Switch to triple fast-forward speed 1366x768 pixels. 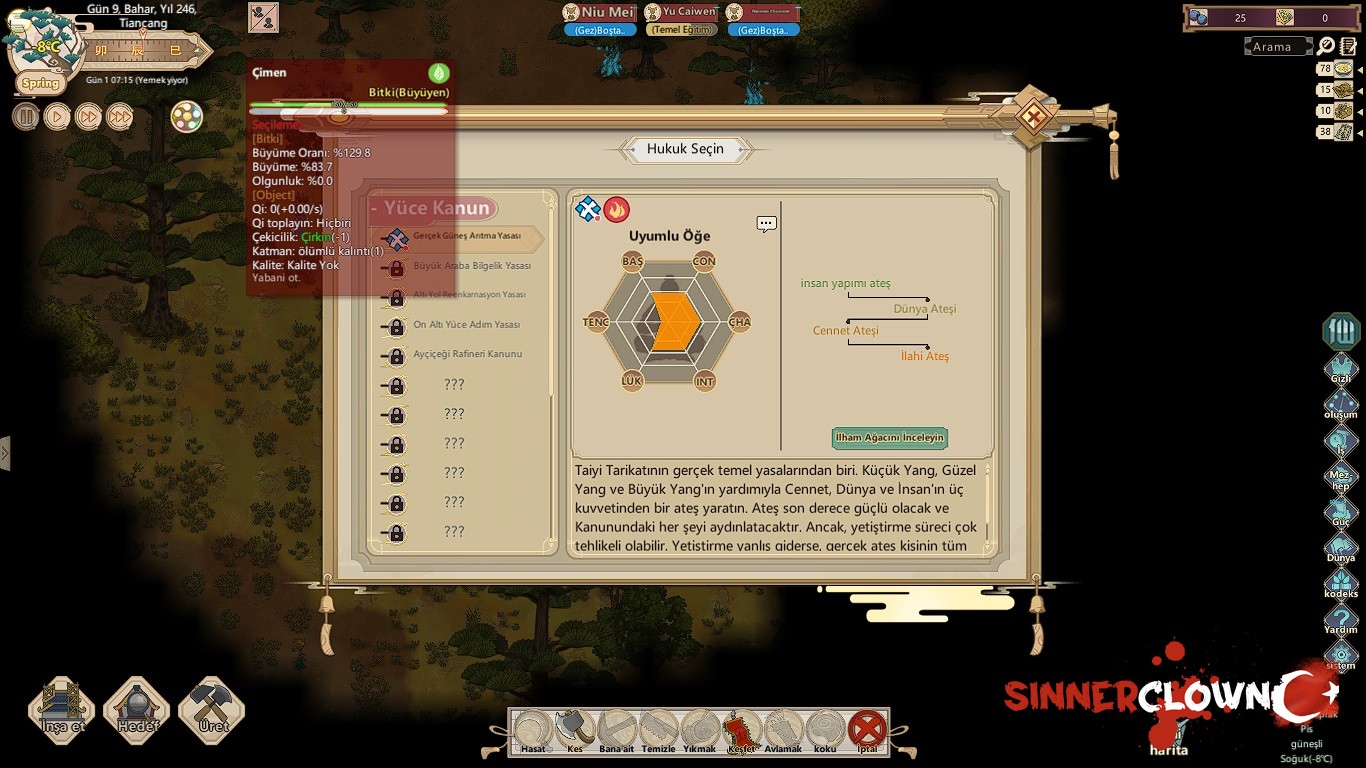[120, 116]
